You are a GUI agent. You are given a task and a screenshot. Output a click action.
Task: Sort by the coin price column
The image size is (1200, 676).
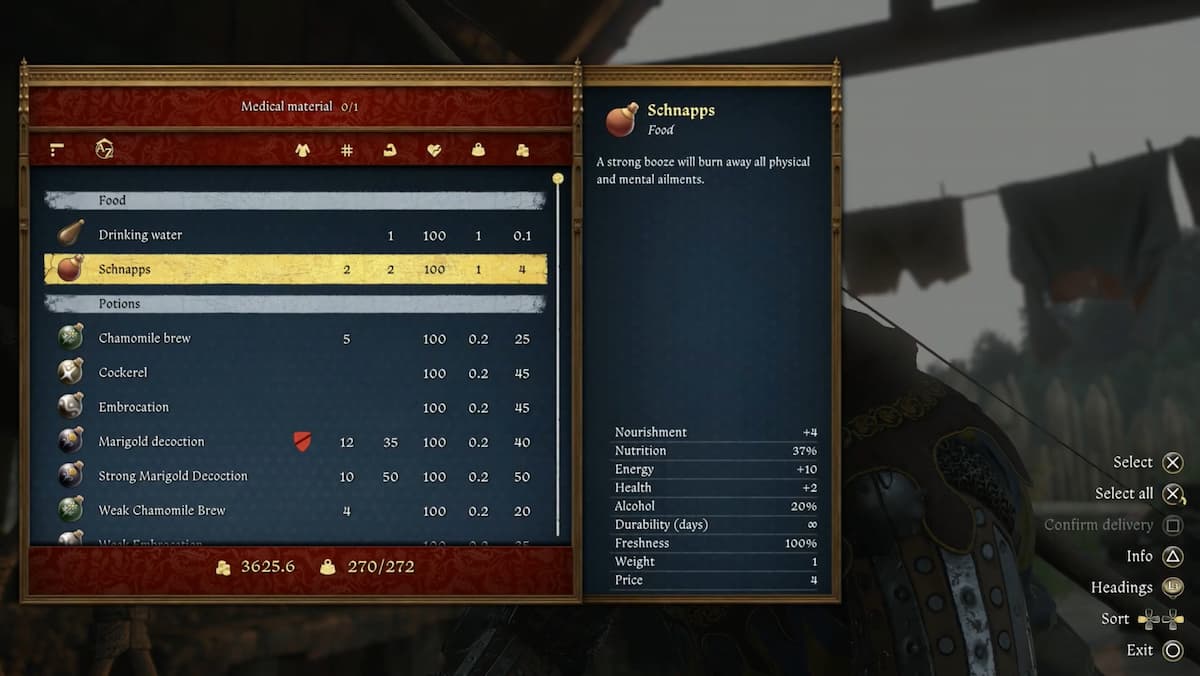pyautogui.click(x=522, y=150)
